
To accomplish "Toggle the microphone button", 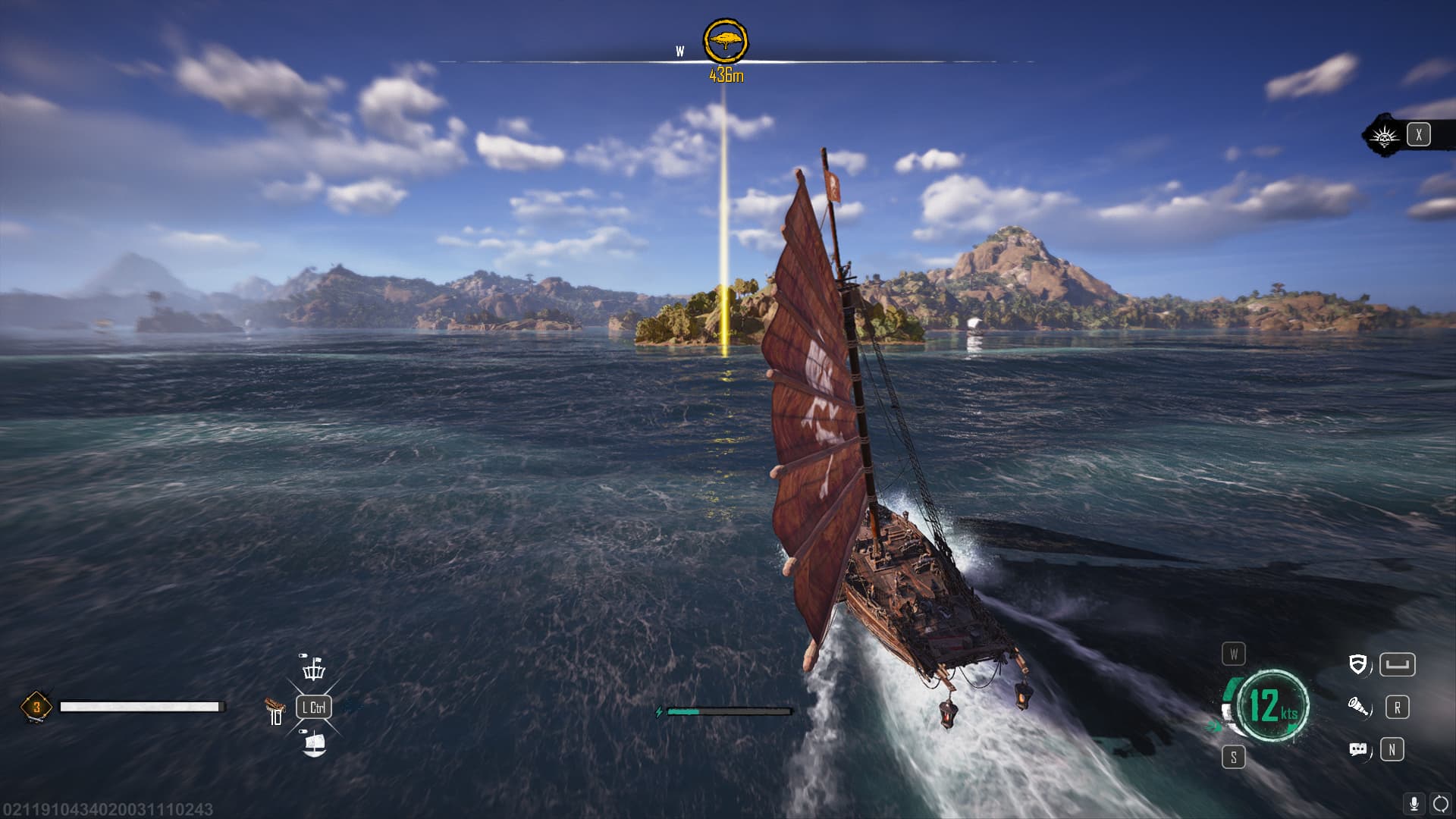I will click(x=1414, y=803).
